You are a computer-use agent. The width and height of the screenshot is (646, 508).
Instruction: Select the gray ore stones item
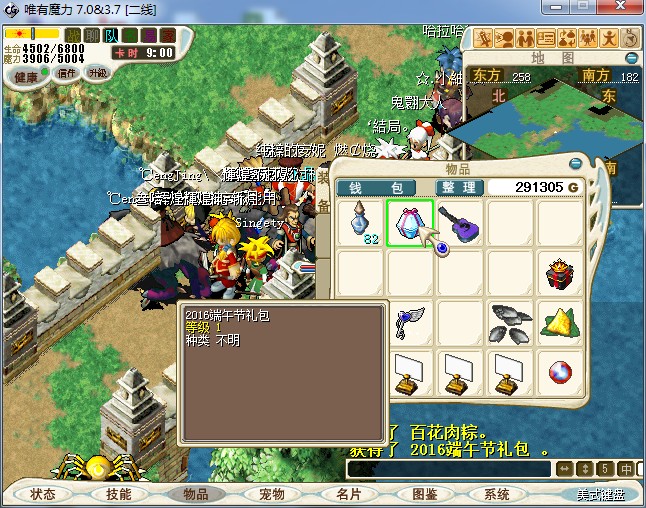point(510,322)
